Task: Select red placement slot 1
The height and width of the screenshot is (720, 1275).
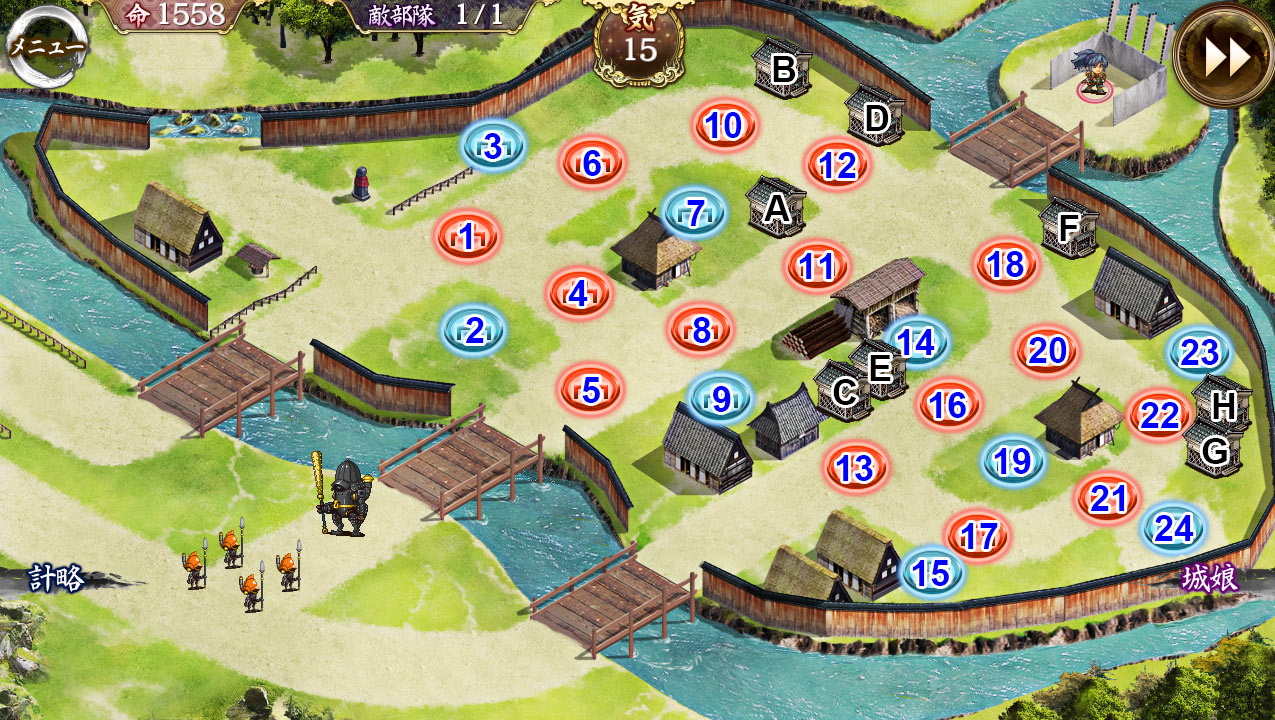Action: point(467,238)
